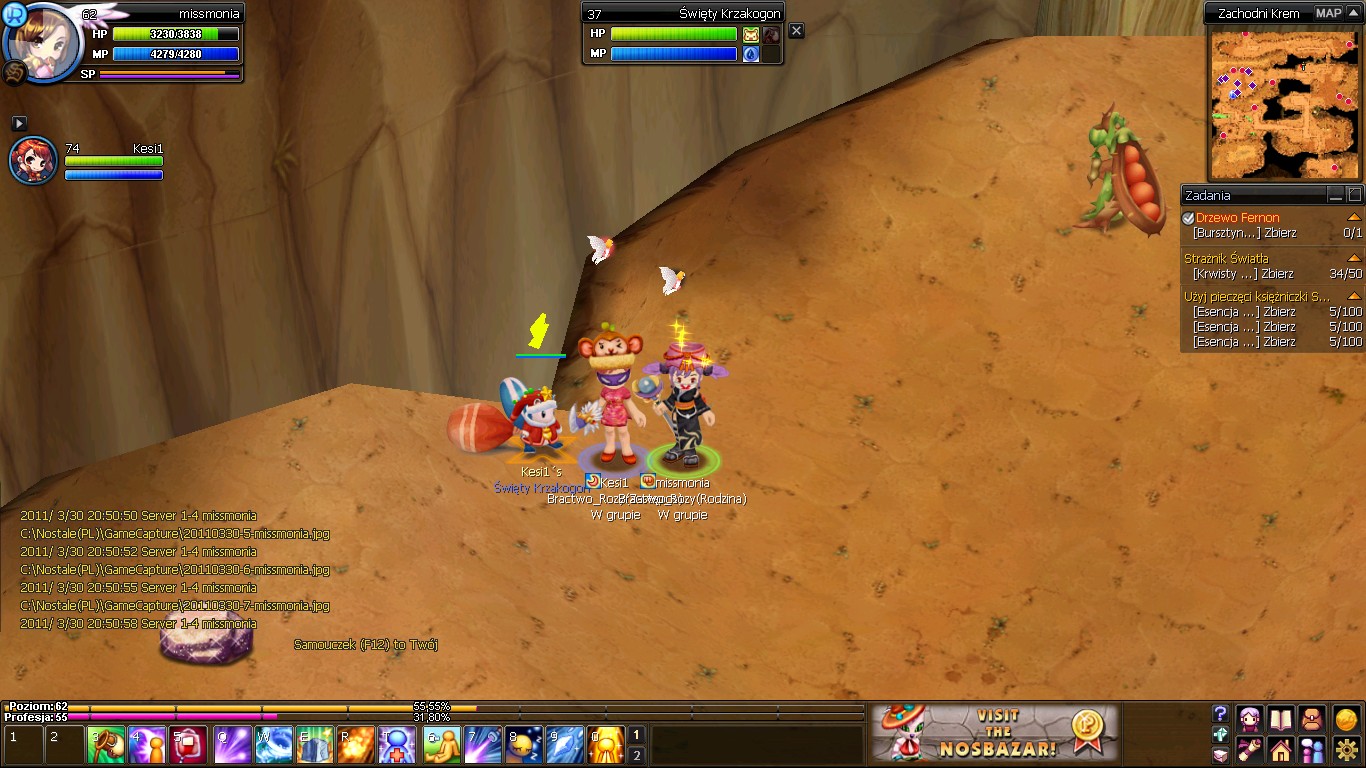Collapse the Drzewo Fernon quest entry

coord(1354,217)
